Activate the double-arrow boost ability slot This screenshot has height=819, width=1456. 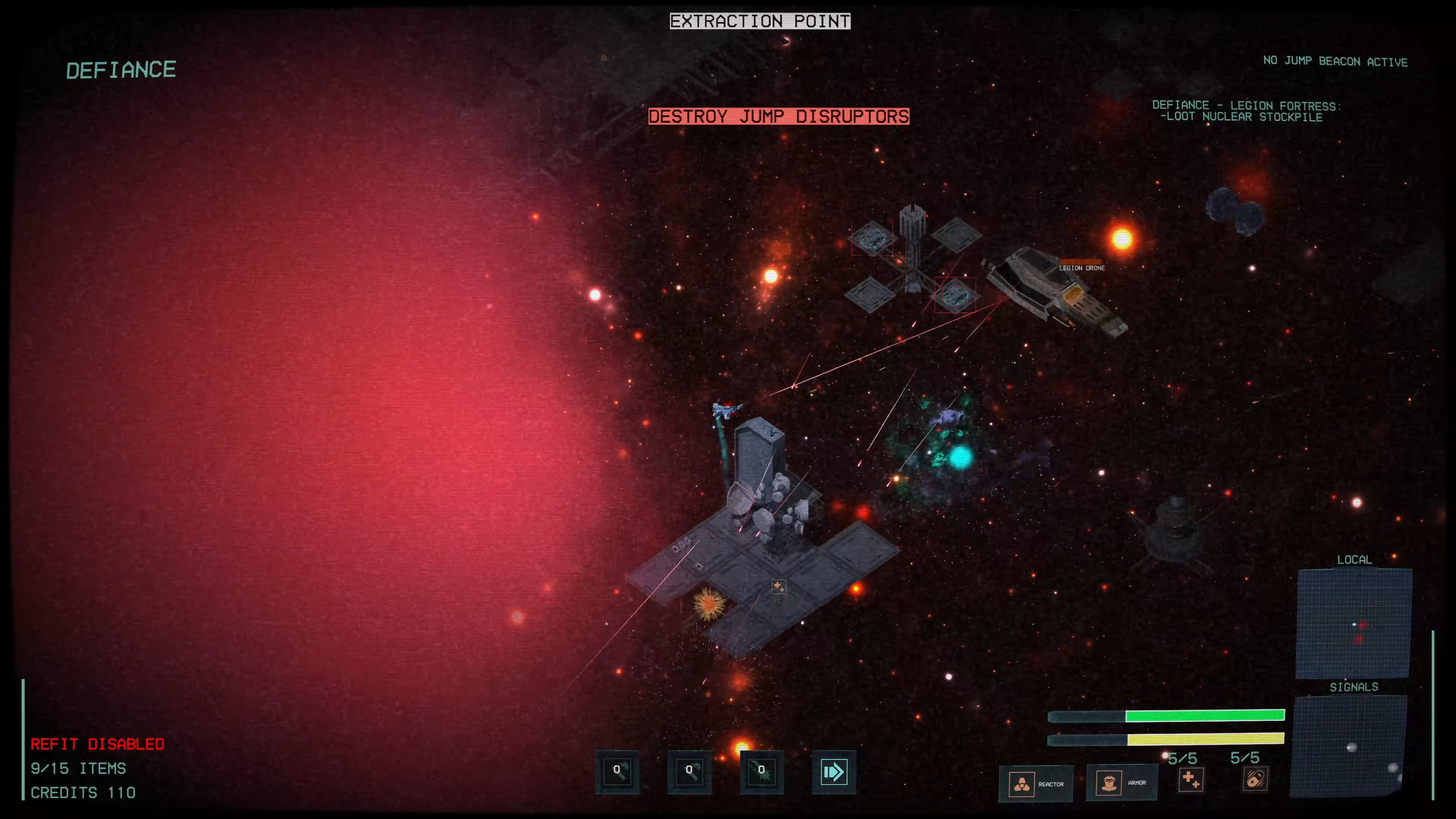pos(834,772)
